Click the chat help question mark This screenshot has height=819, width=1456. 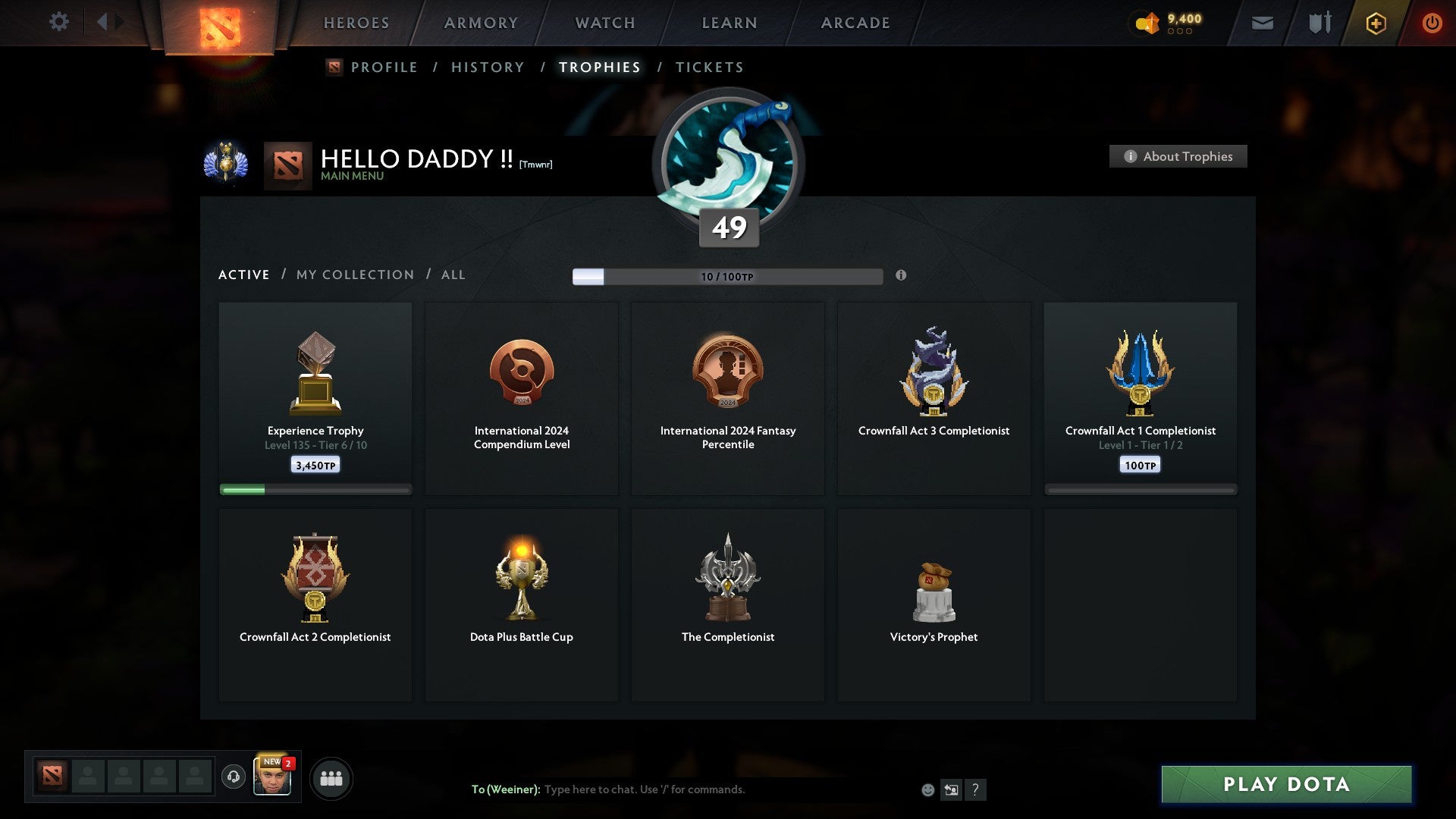975,789
